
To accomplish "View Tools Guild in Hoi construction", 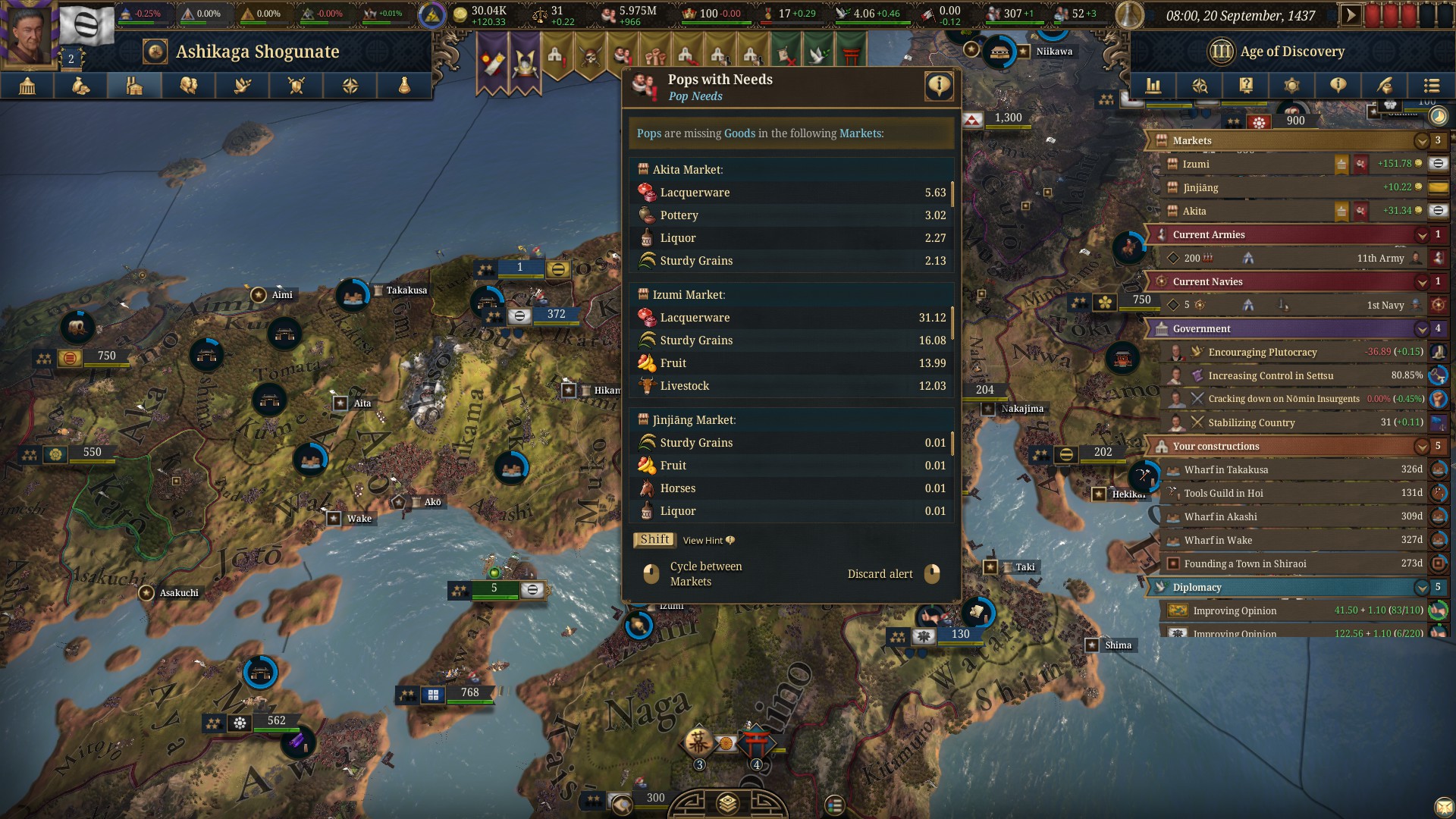I will click(1223, 494).
